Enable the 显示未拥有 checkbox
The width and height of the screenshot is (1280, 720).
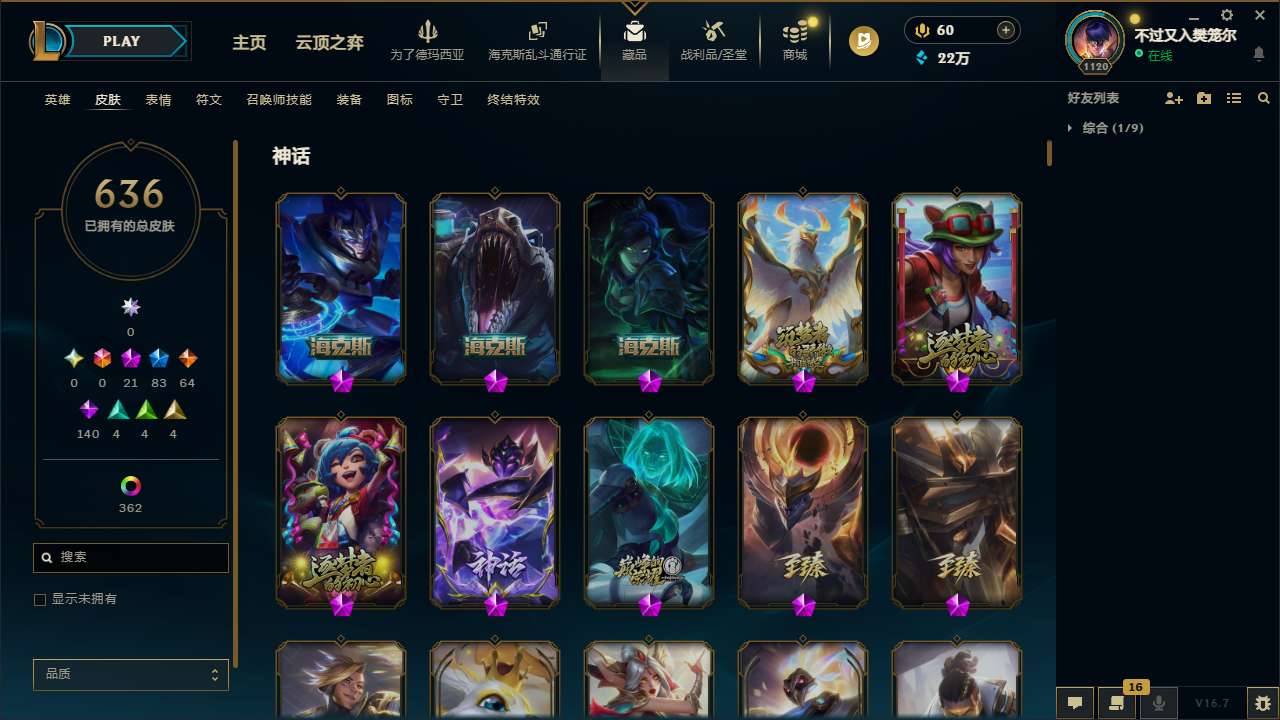click(40, 599)
